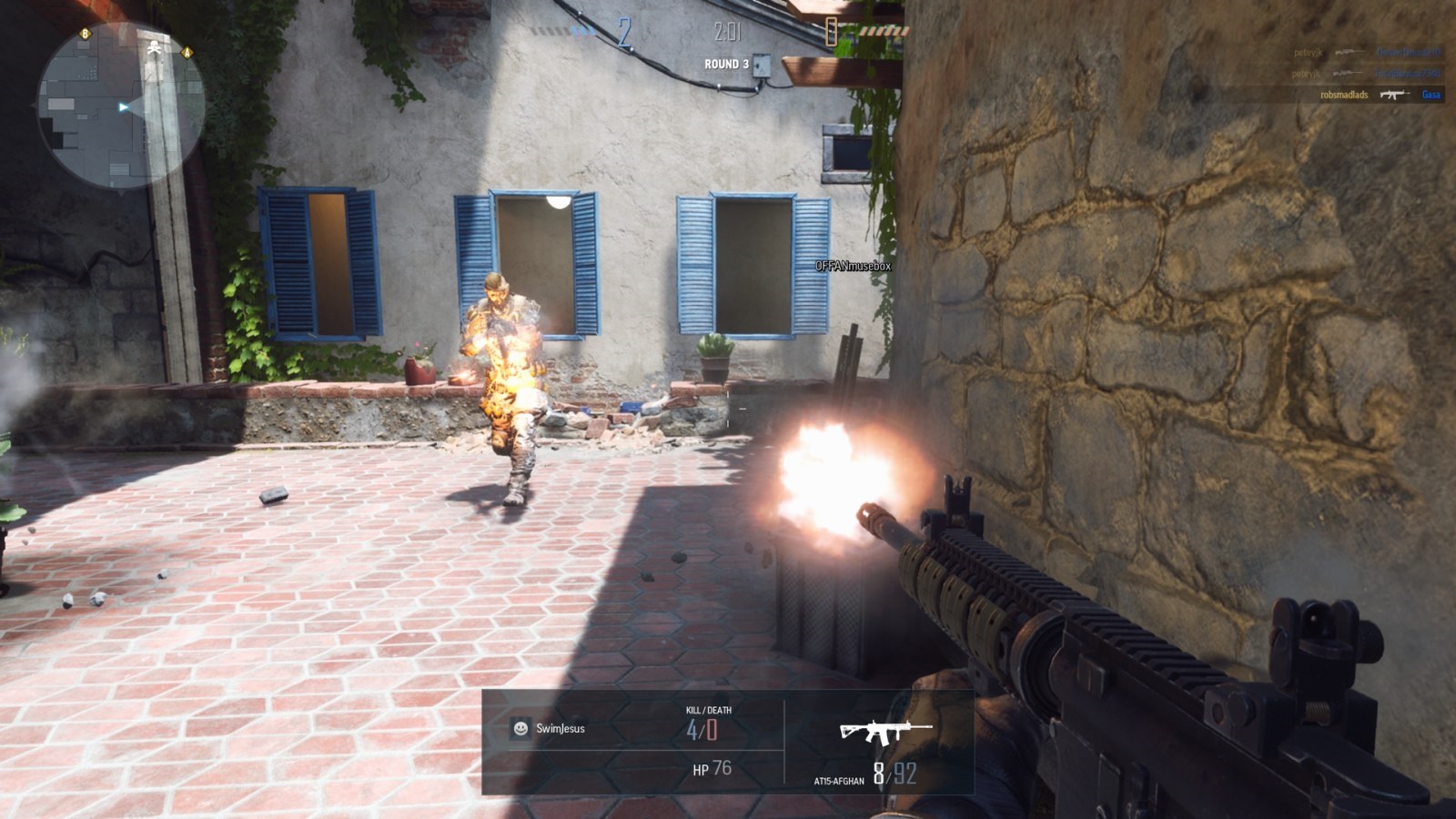This screenshot has height=819, width=1456.
Task: Select bomb site A marker on minimap
Action: [x=187, y=52]
